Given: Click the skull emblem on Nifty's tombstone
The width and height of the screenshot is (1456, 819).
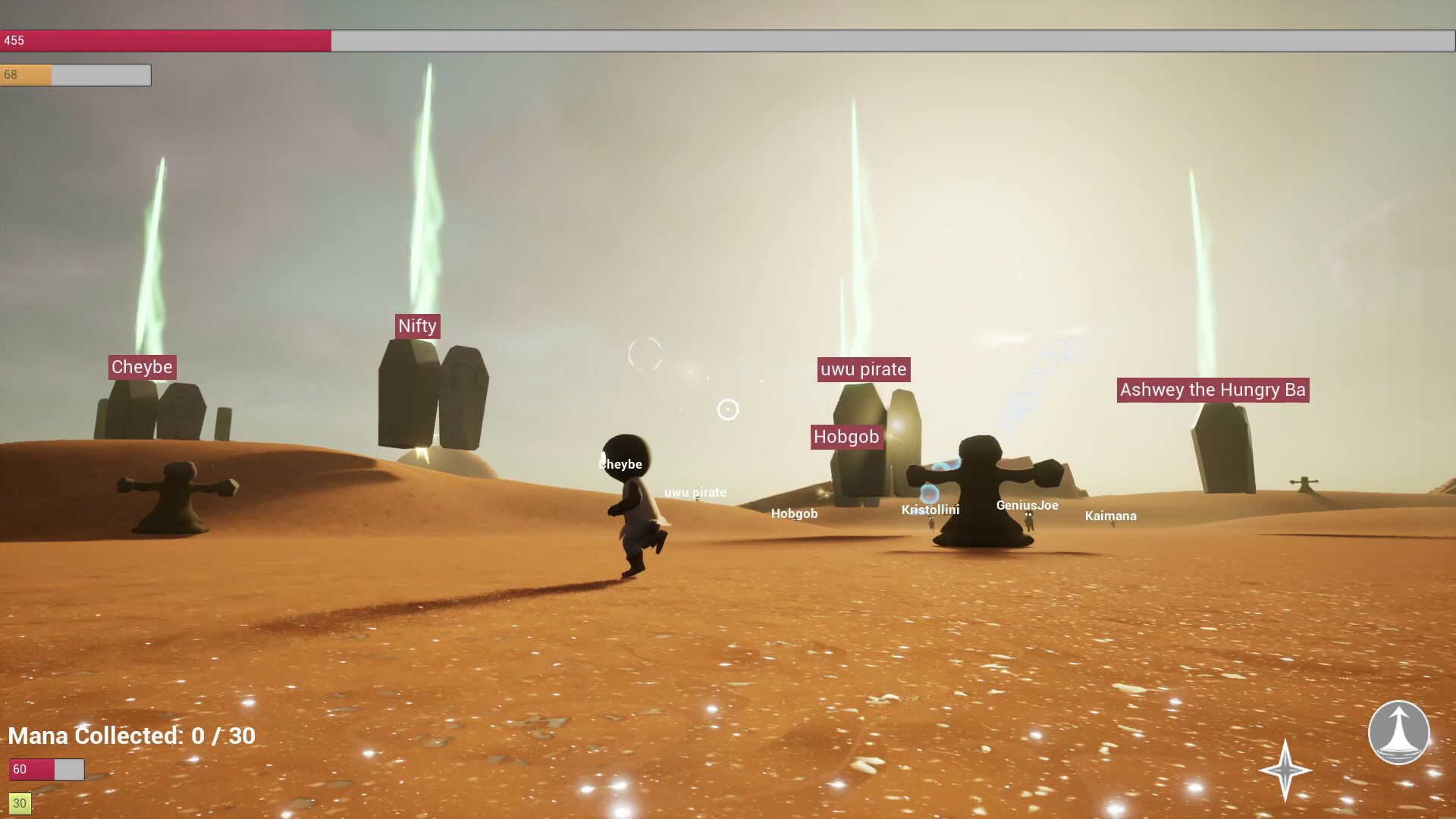Looking at the screenshot, I should click(x=466, y=377).
